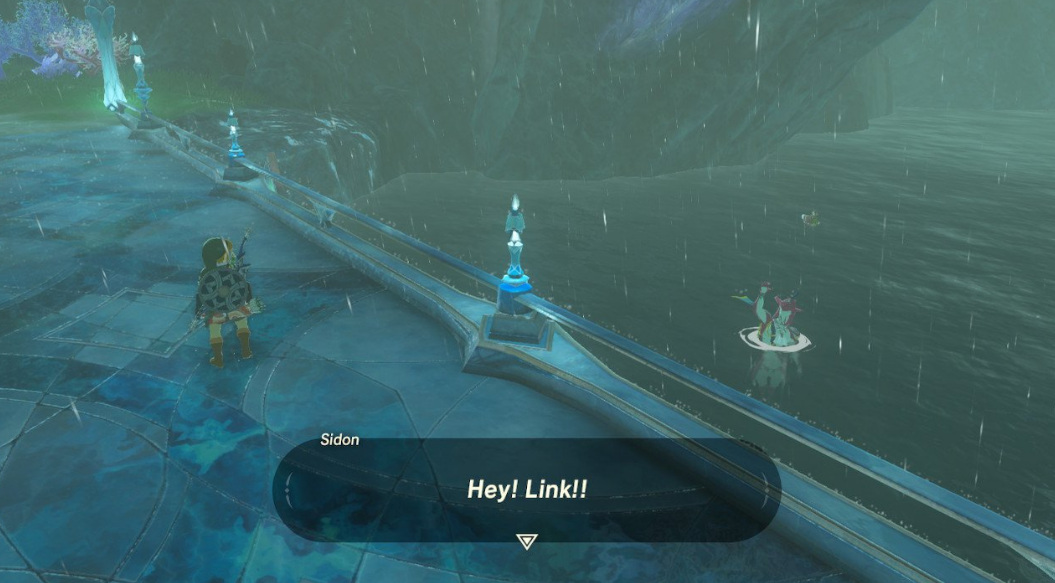Advance dialogue with the downward continue arrow
Viewport: 1055px width, 583px height.
coord(526,541)
